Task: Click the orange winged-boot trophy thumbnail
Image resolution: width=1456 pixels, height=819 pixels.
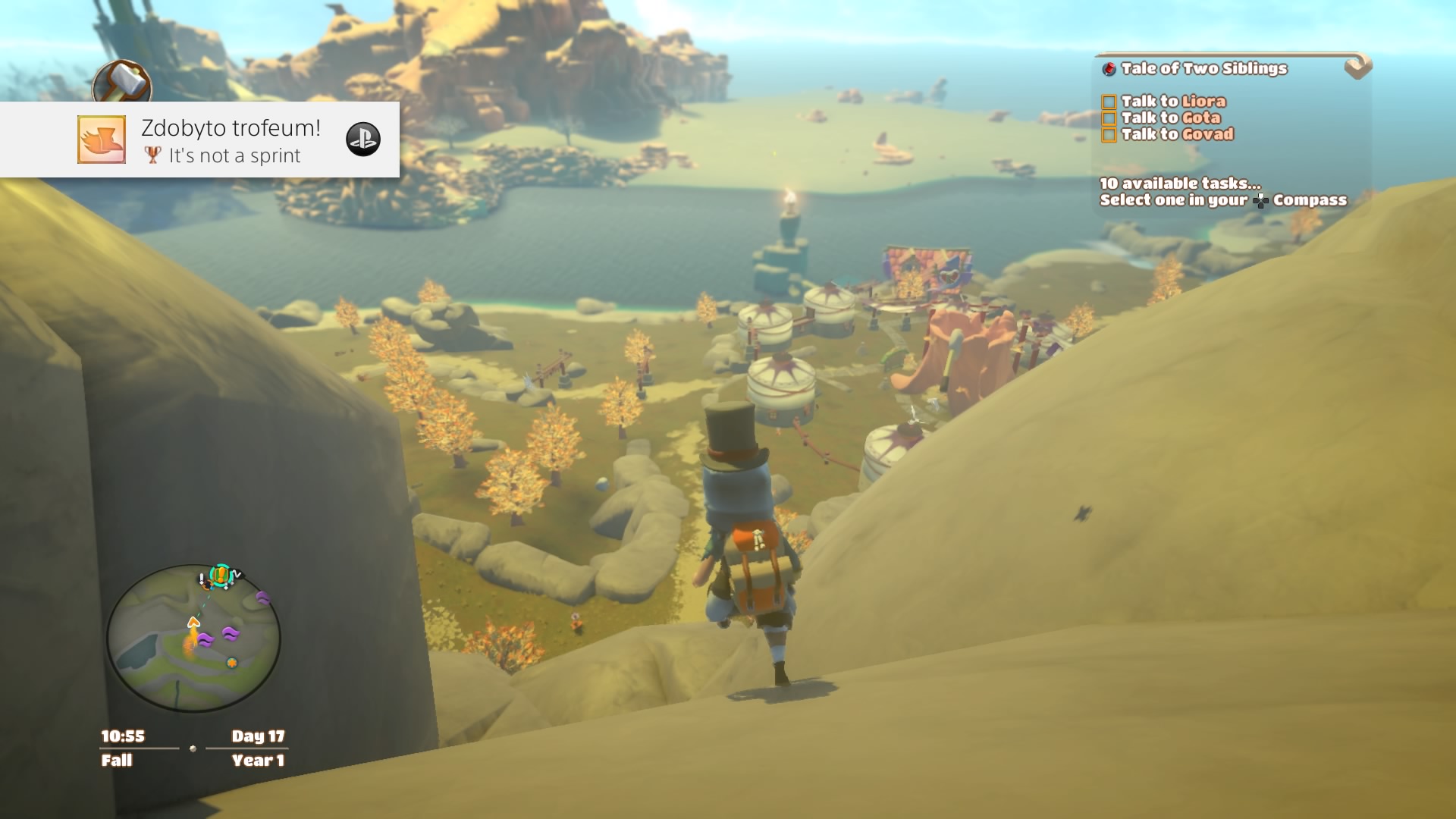Action: 102,140
